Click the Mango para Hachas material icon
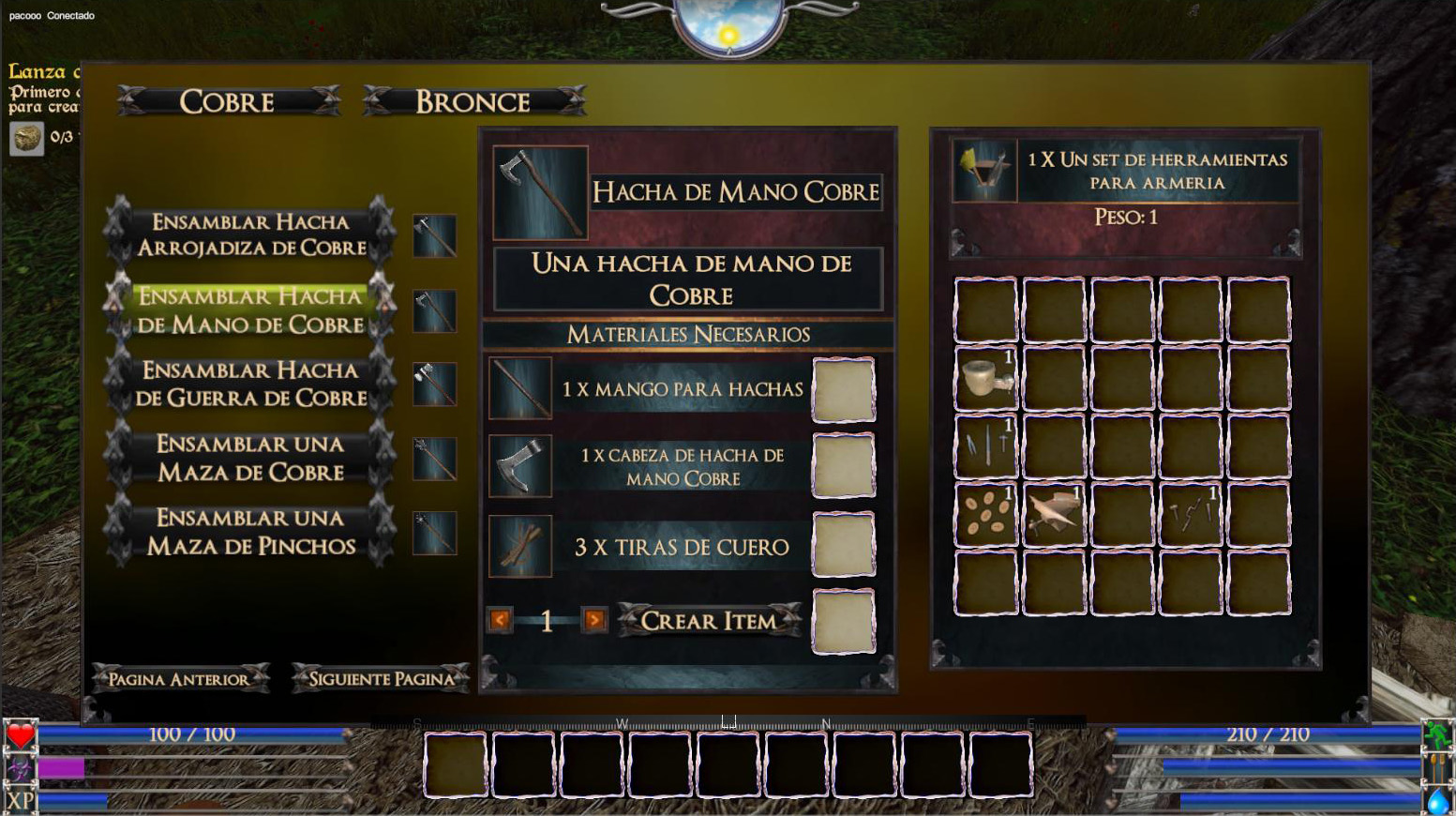The height and width of the screenshot is (816, 1456). click(520, 388)
